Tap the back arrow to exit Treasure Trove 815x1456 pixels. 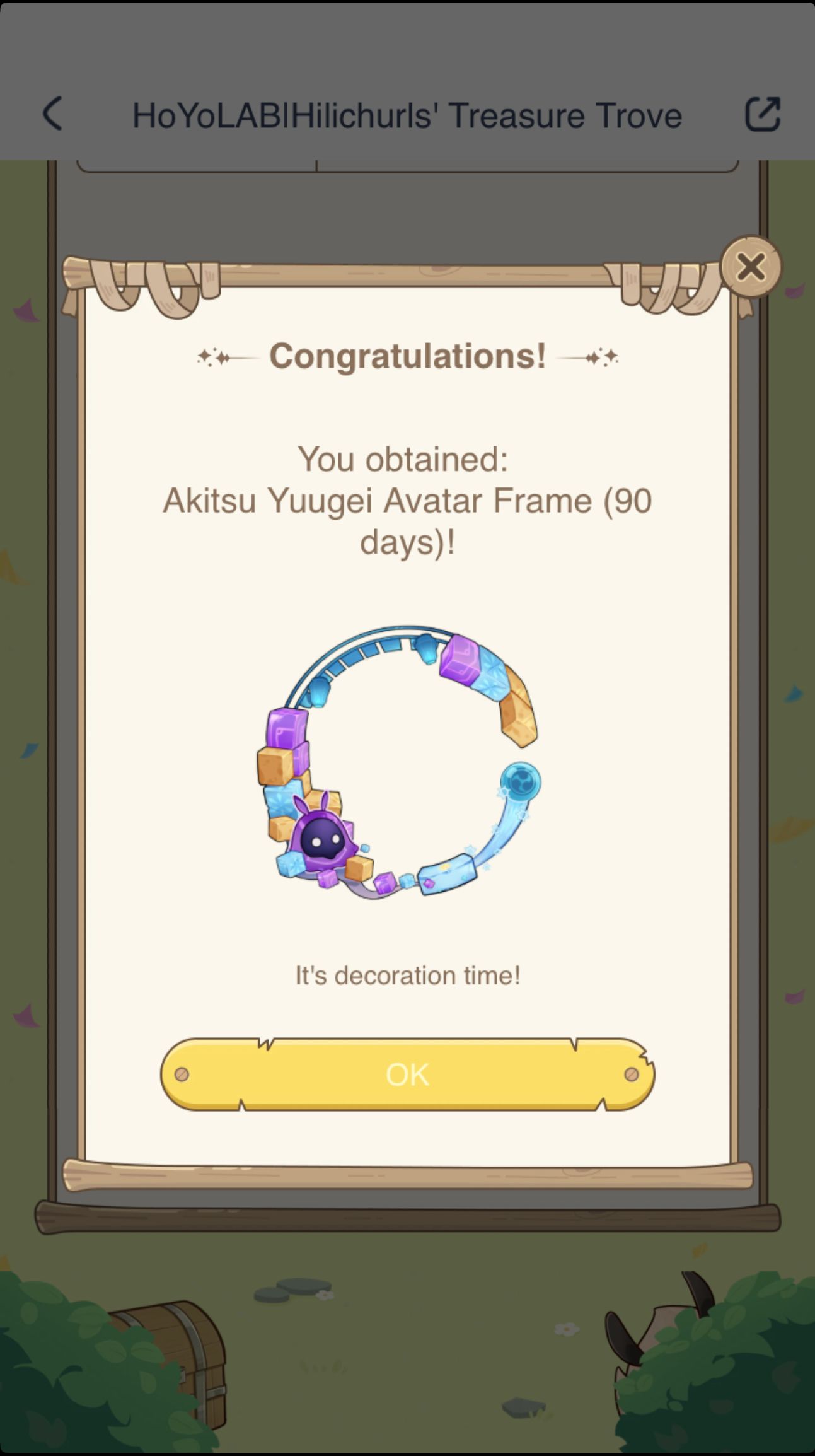[52, 115]
